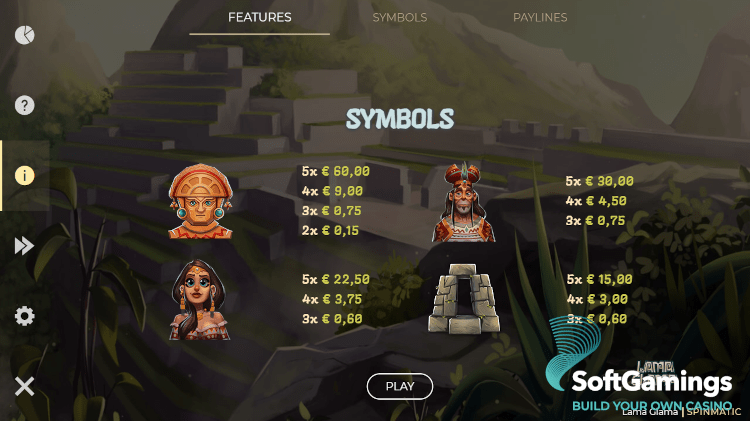Close the info menu with X
This screenshot has height=421, width=750.
(25, 386)
